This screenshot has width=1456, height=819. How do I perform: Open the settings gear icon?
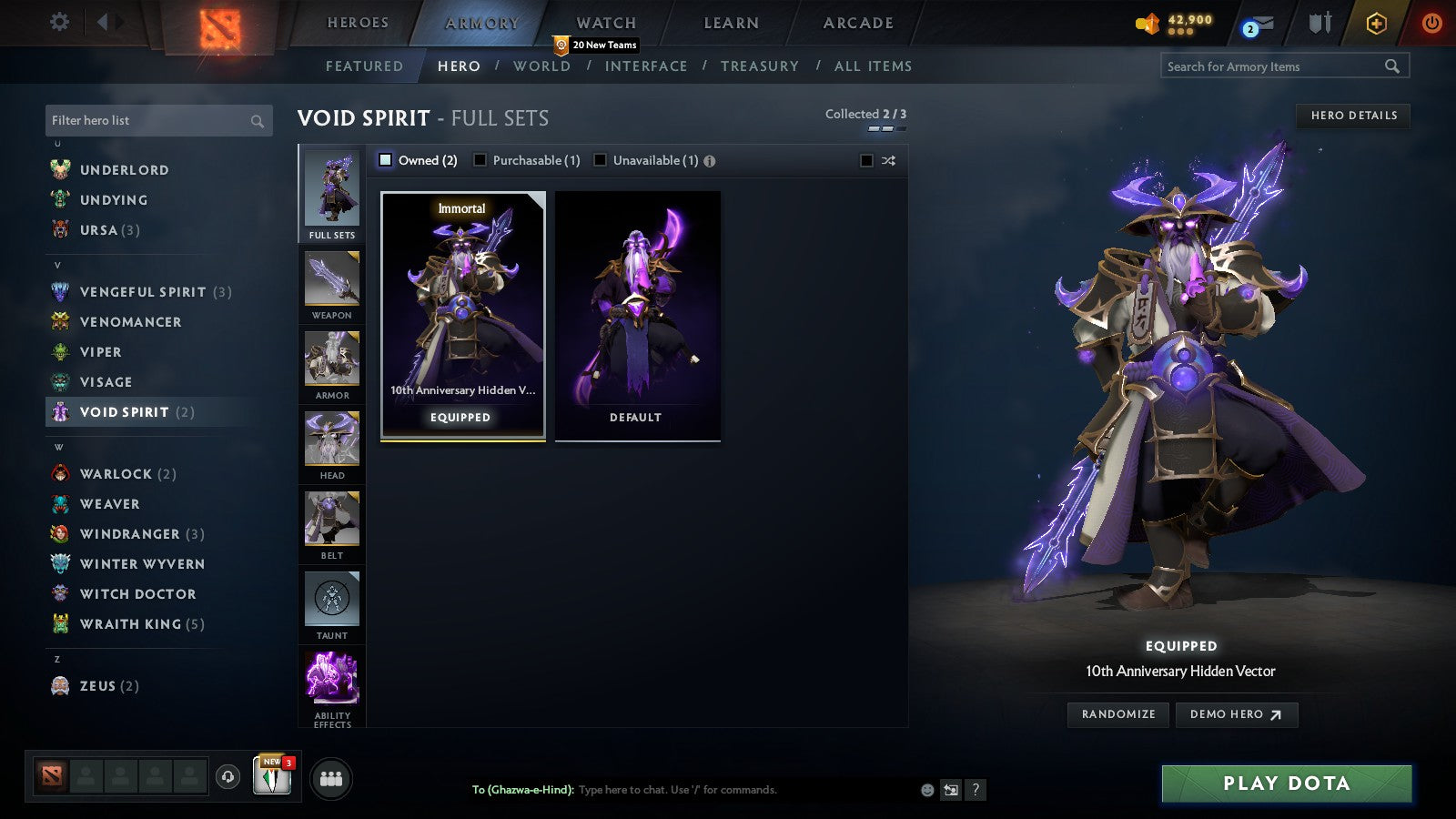point(58,21)
